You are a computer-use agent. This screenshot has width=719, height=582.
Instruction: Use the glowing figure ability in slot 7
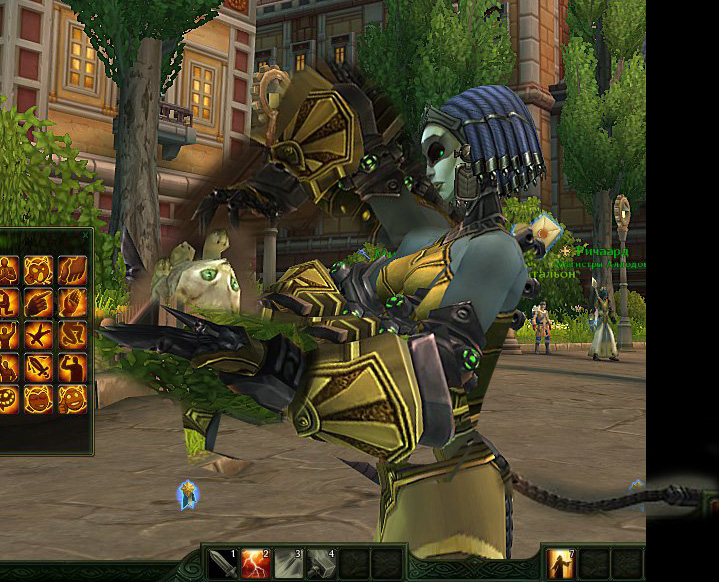click(x=561, y=565)
